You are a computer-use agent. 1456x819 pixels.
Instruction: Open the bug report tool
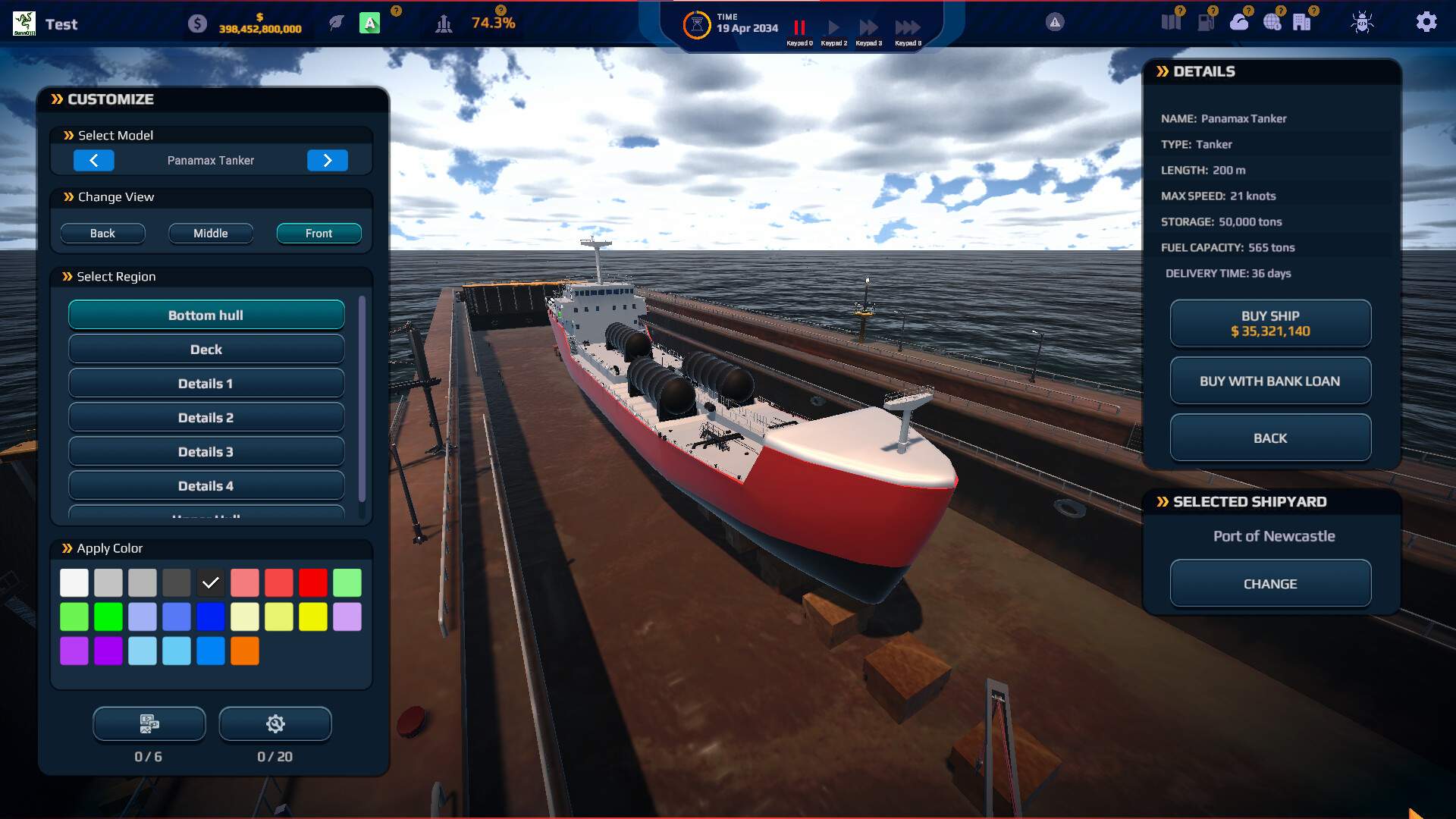coord(1361,22)
